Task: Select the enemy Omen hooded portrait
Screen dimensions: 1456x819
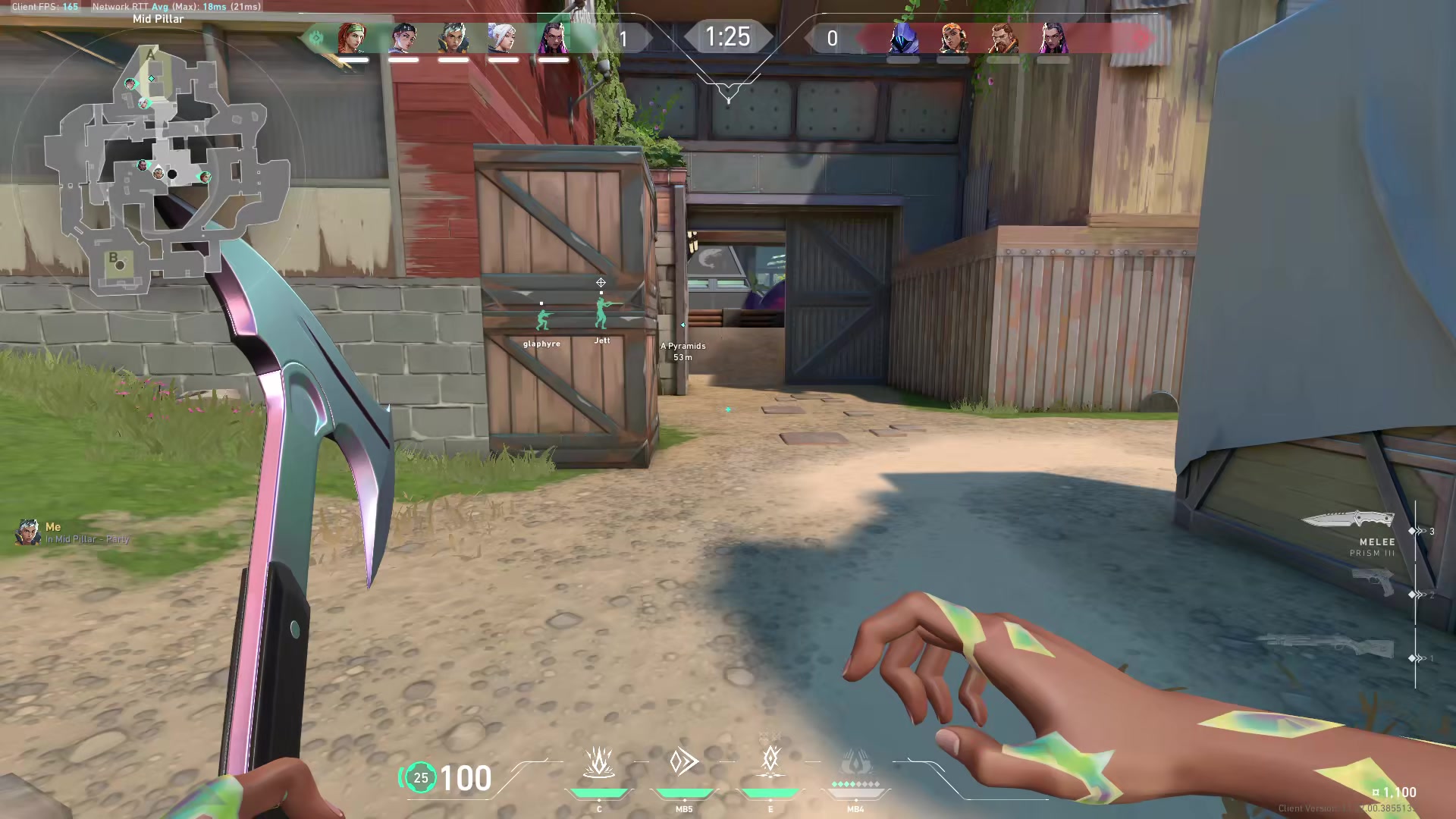Action: point(902,38)
